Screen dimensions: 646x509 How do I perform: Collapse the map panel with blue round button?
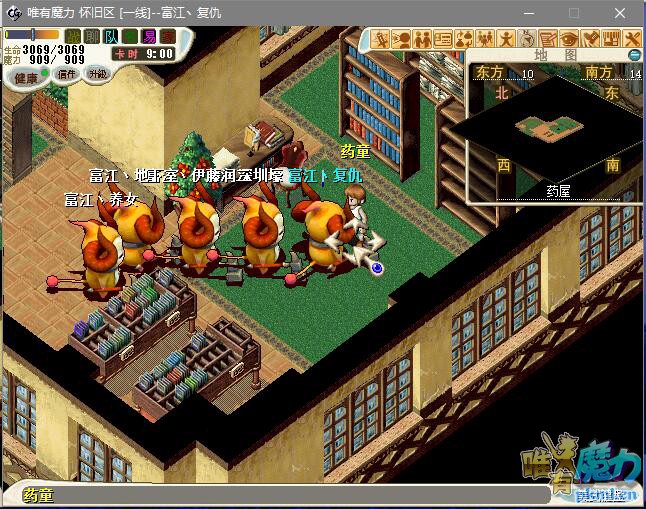[634, 54]
